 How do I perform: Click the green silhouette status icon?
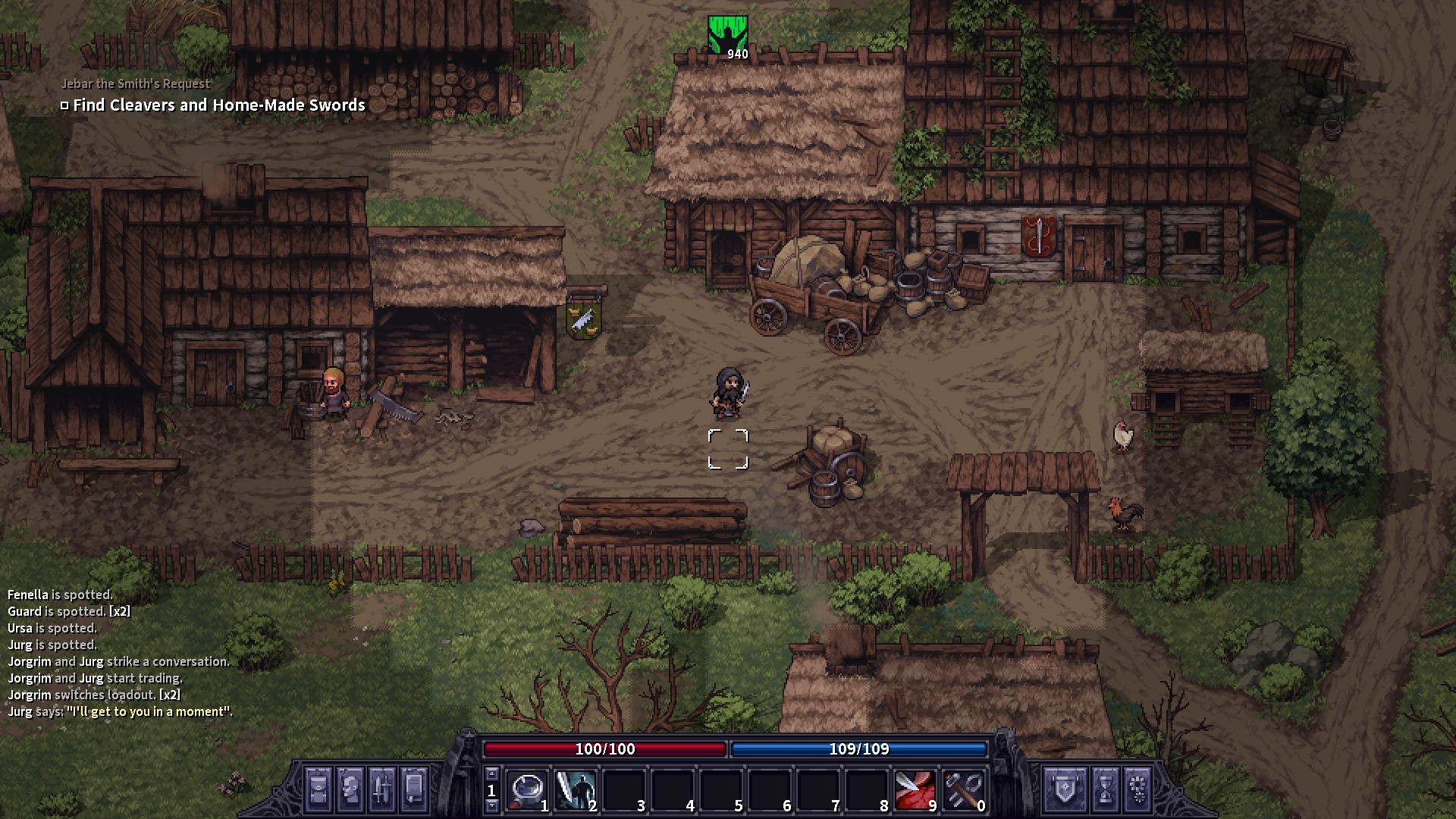(x=727, y=35)
